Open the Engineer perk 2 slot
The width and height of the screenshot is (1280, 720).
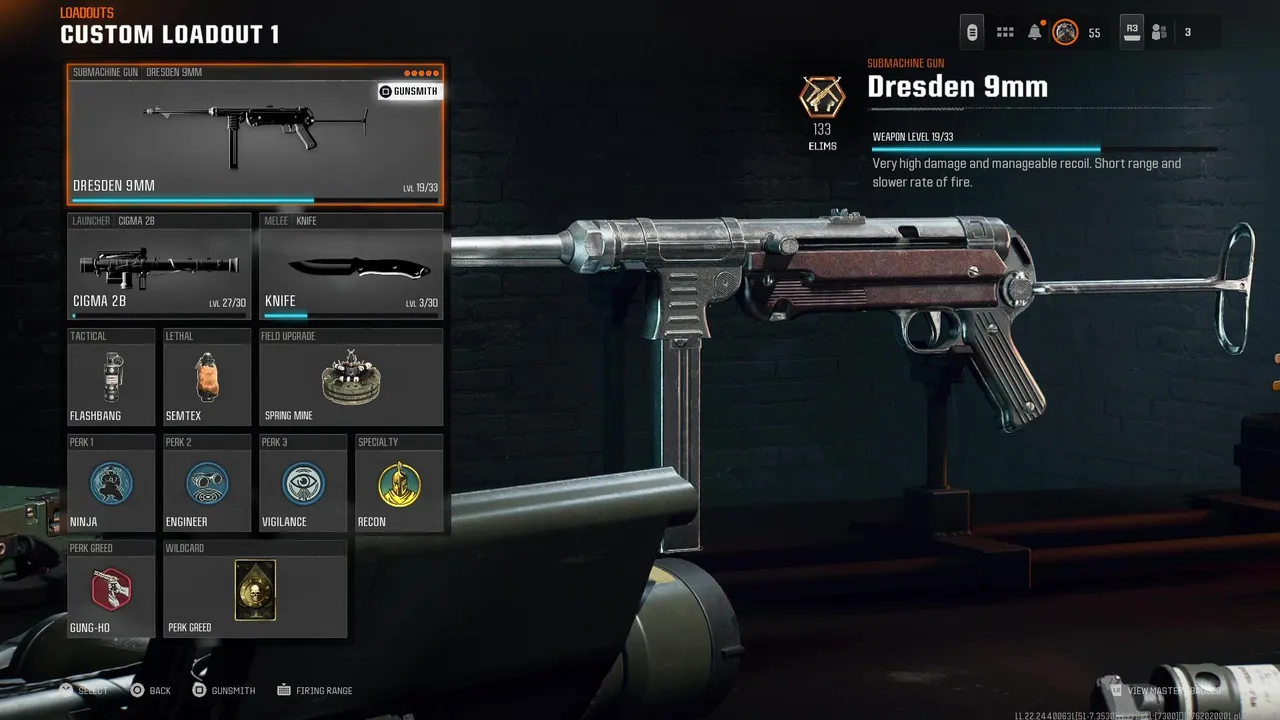tap(207, 484)
